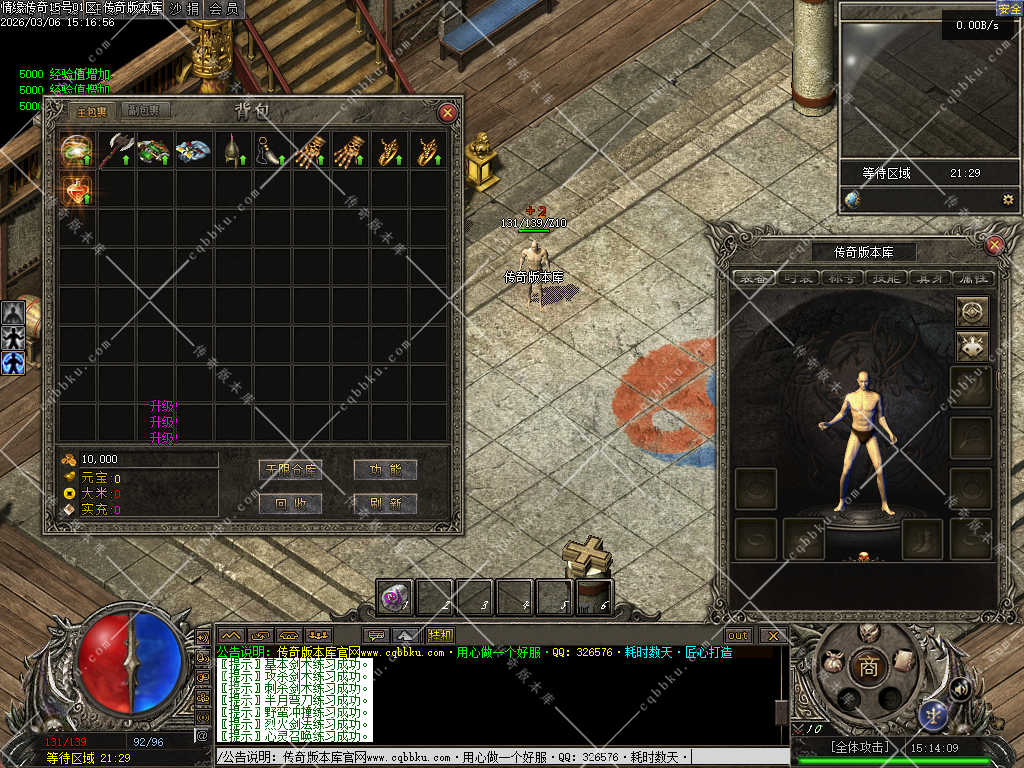This screenshot has height=768, width=1024.
Task: Select the battle axe in the backpack
Action: coord(116,150)
